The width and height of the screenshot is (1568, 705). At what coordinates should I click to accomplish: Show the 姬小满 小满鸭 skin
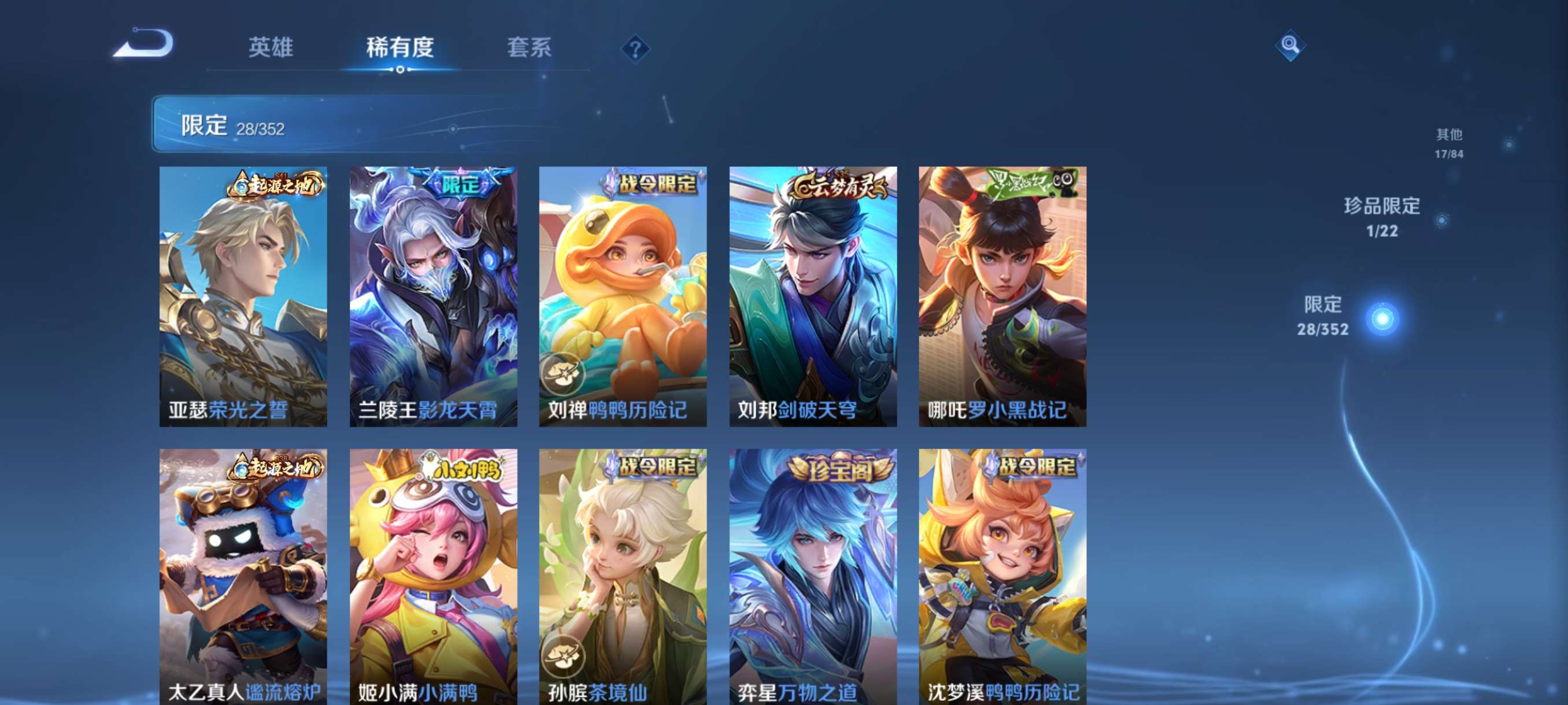(x=434, y=576)
